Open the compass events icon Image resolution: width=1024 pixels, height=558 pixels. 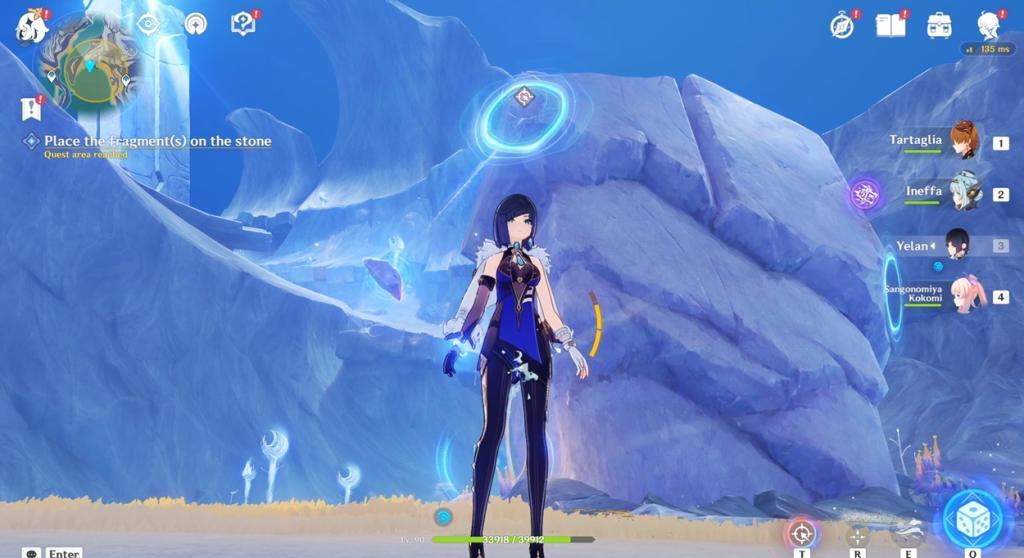pyautogui.click(x=842, y=26)
